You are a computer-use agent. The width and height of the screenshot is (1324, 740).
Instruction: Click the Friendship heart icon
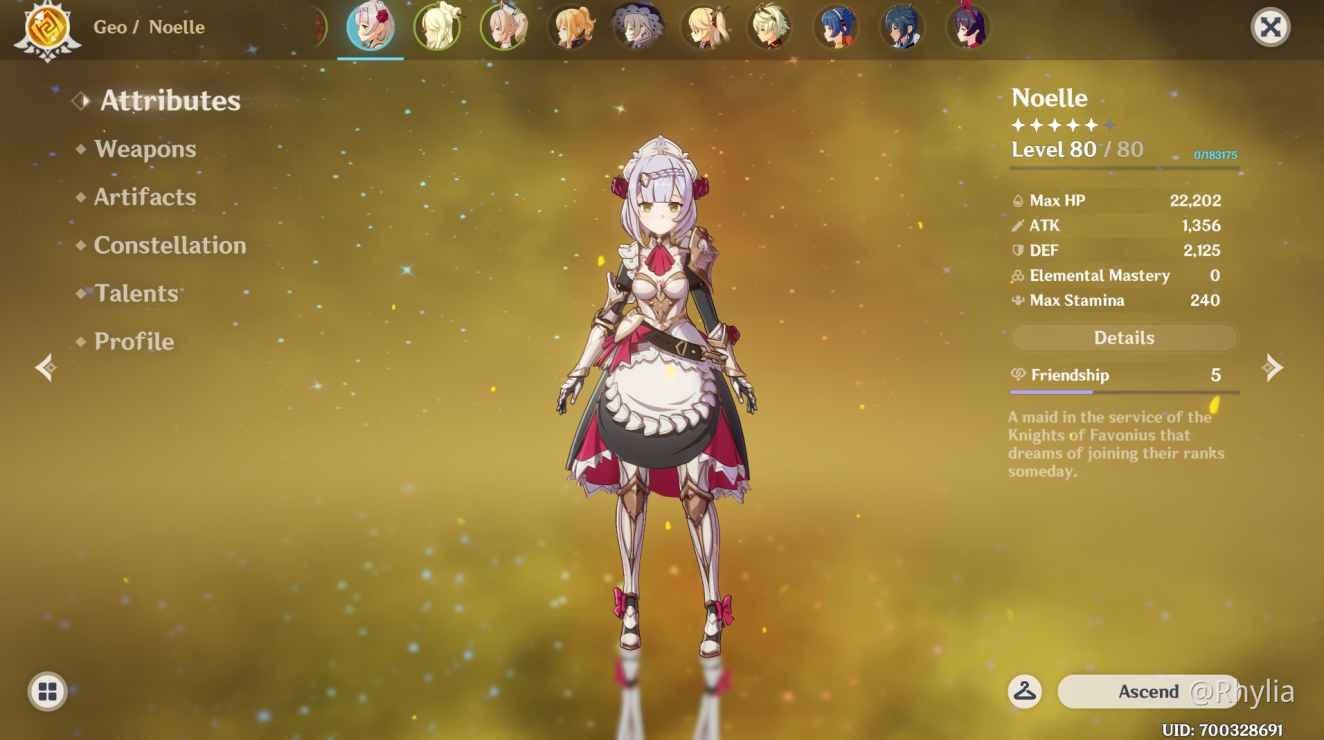pyautogui.click(x=1019, y=374)
